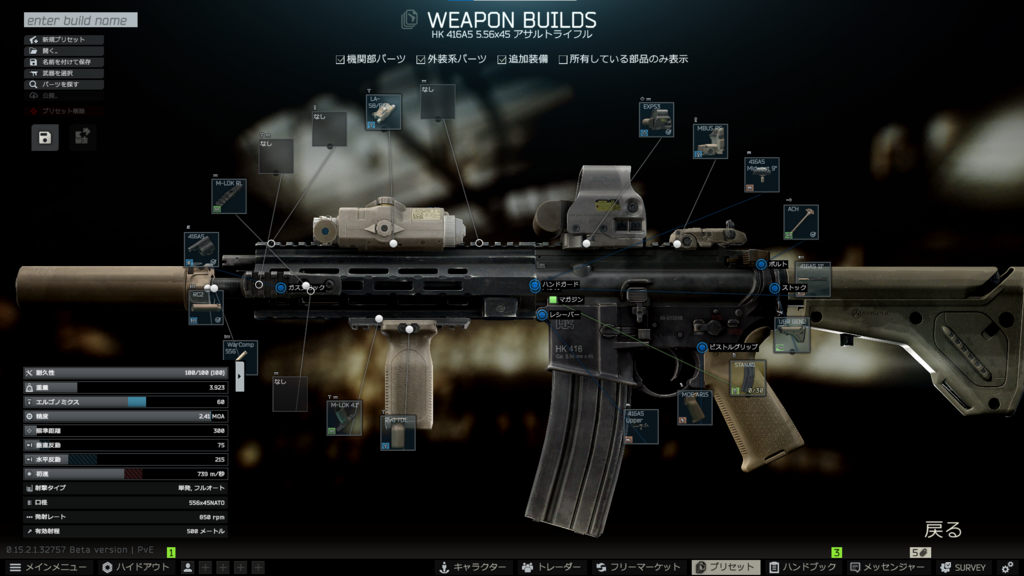Image resolution: width=1024 pixels, height=576 pixels.
Task: Select the WarComp 556 muzzle slot
Action: pyautogui.click(x=240, y=356)
